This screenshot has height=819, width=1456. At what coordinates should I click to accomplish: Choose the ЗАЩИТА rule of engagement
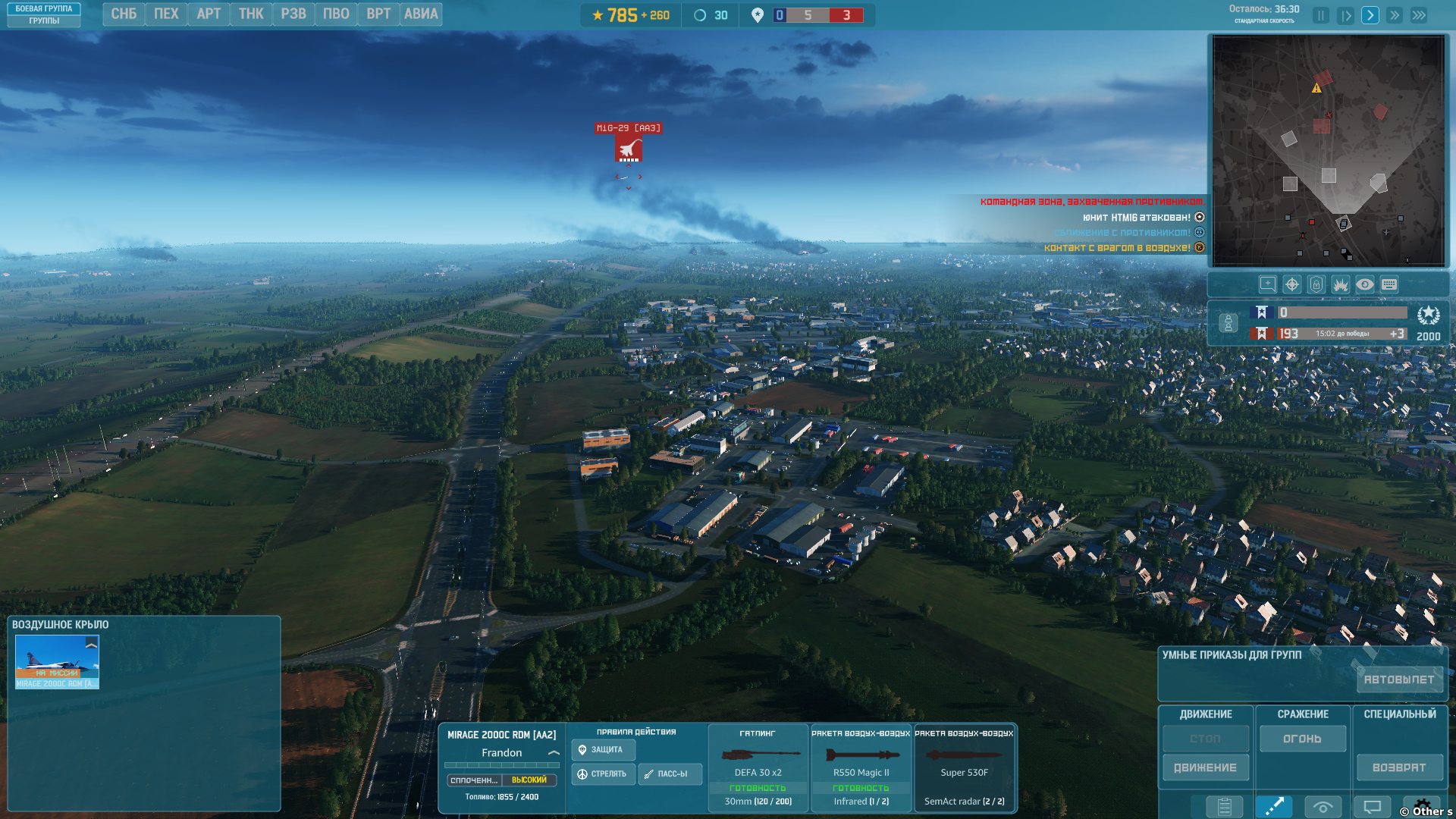click(x=603, y=749)
